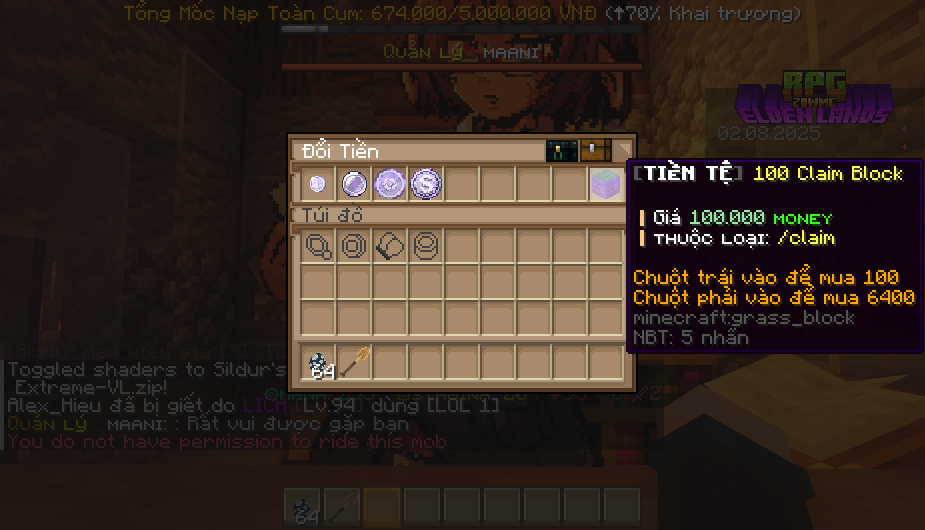Pick the bracelet outline slot
The height and width of the screenshot is (530, 925).
[x=389, y=246]
